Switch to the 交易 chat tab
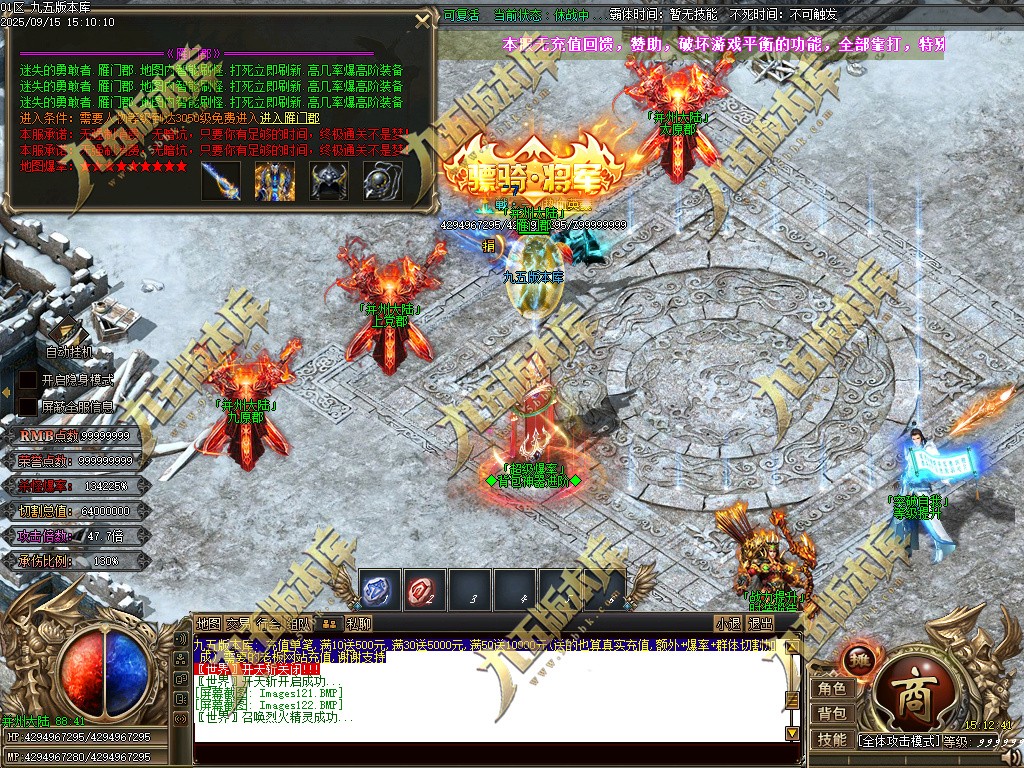 coord(238,624)
